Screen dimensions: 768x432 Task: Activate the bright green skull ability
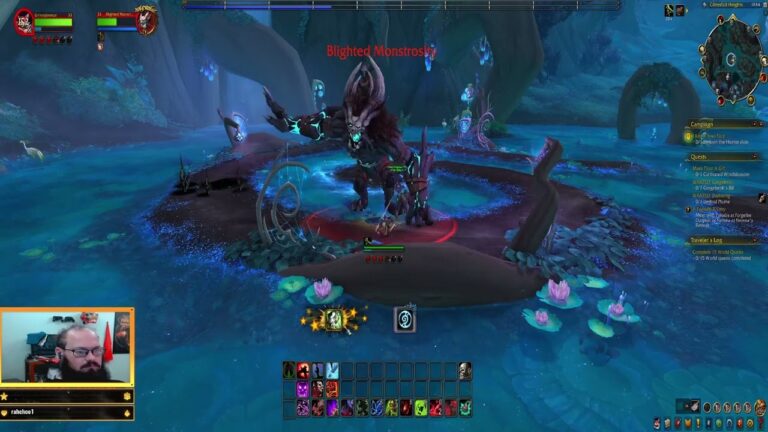click(x=421, y=407)
